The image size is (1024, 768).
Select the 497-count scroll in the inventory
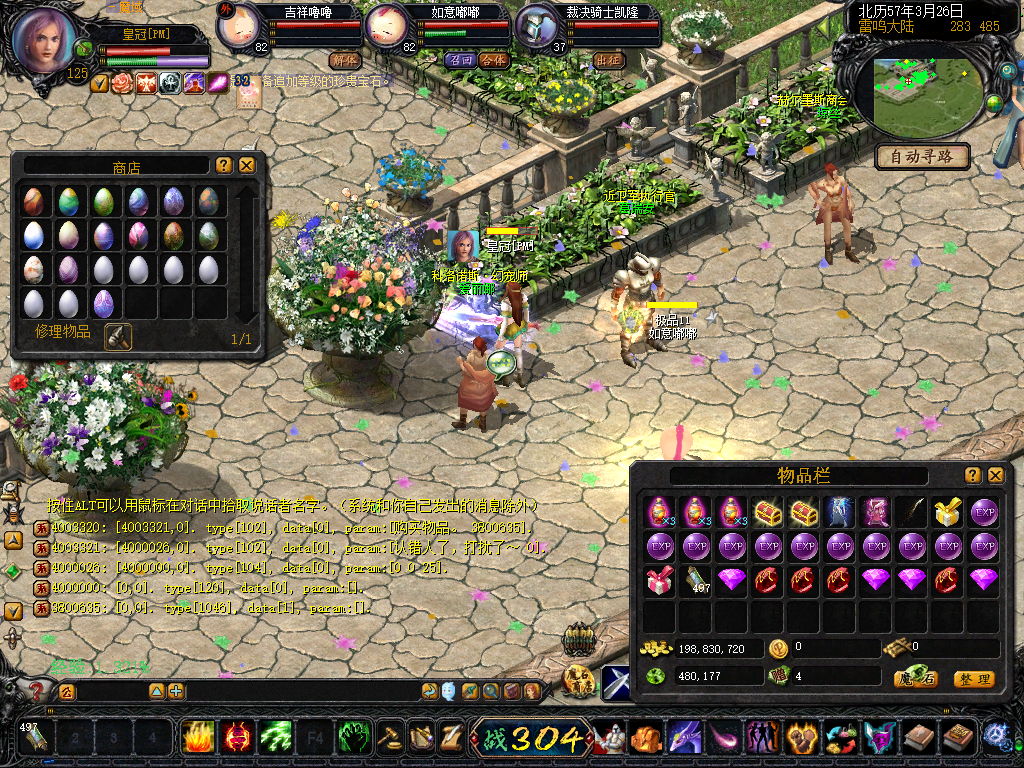pyautogui.click(x=696, y=580)
